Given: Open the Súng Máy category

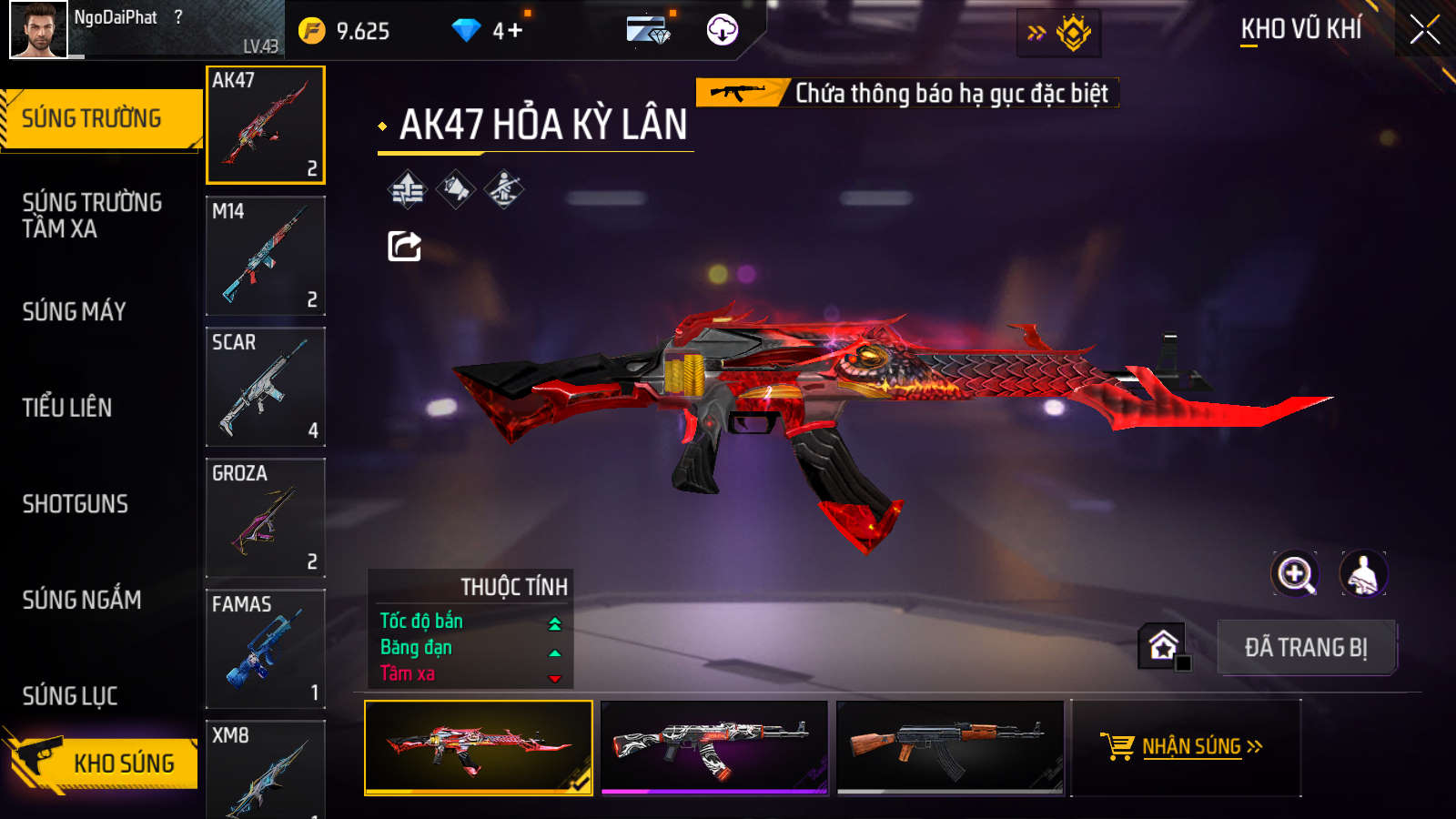Looking at the screenshot, I should click(75, 311).
